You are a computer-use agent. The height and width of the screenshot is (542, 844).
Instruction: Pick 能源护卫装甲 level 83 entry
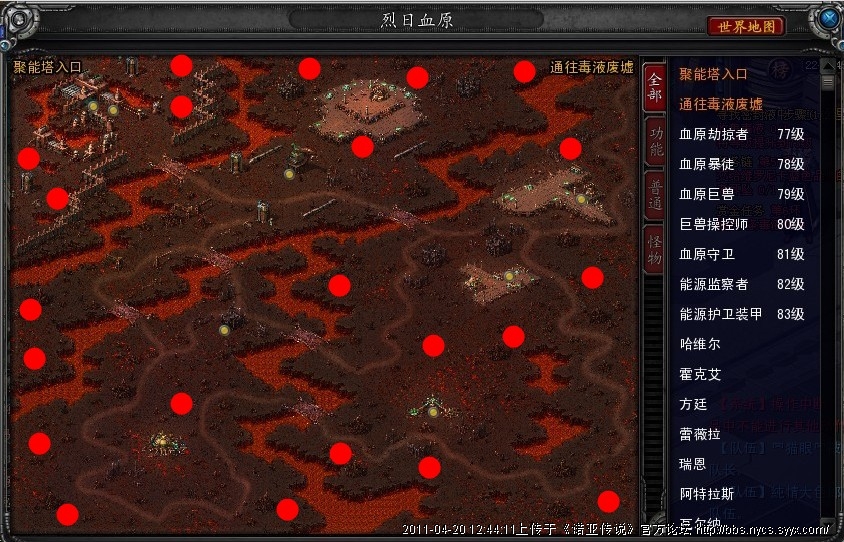pos(740,314)
